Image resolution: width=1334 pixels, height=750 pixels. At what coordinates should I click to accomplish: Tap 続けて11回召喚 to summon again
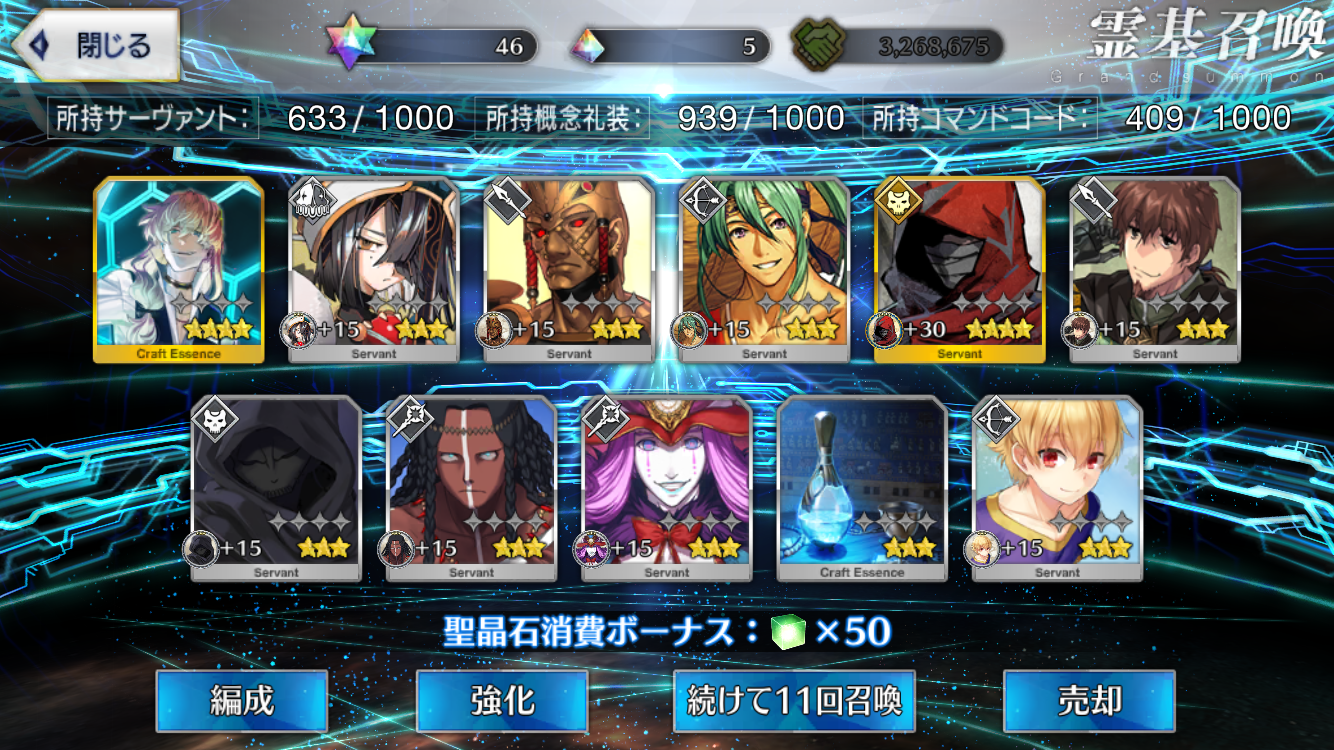(x=794, y=701)
